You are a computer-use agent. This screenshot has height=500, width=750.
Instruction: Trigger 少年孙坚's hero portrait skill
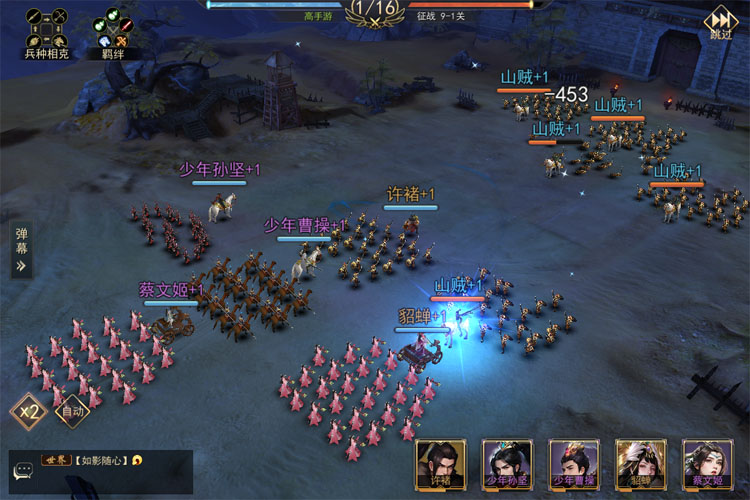point(508,466)
